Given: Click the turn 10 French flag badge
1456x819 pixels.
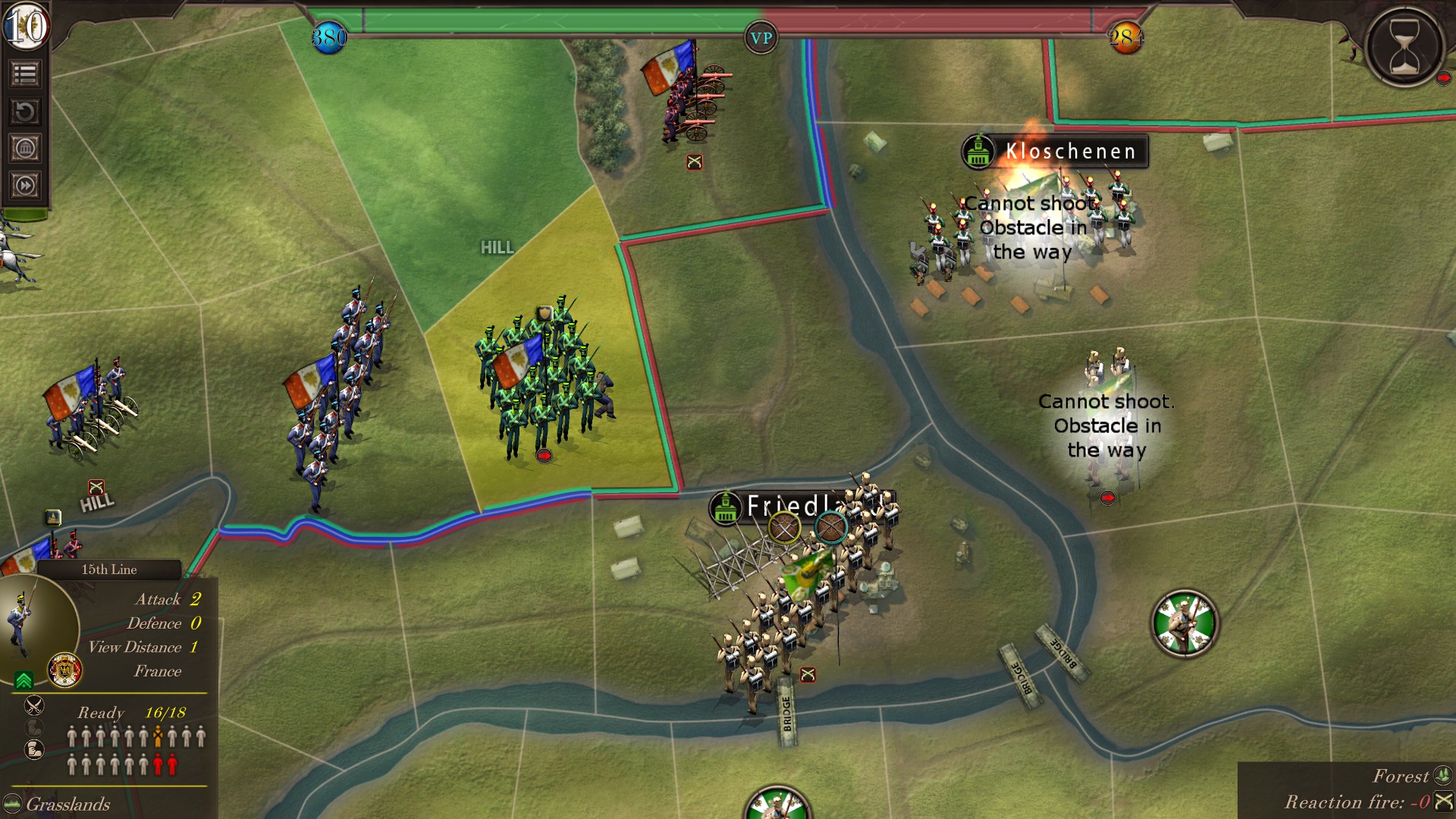Looking at the screenshot, I should tap(26, 27).
